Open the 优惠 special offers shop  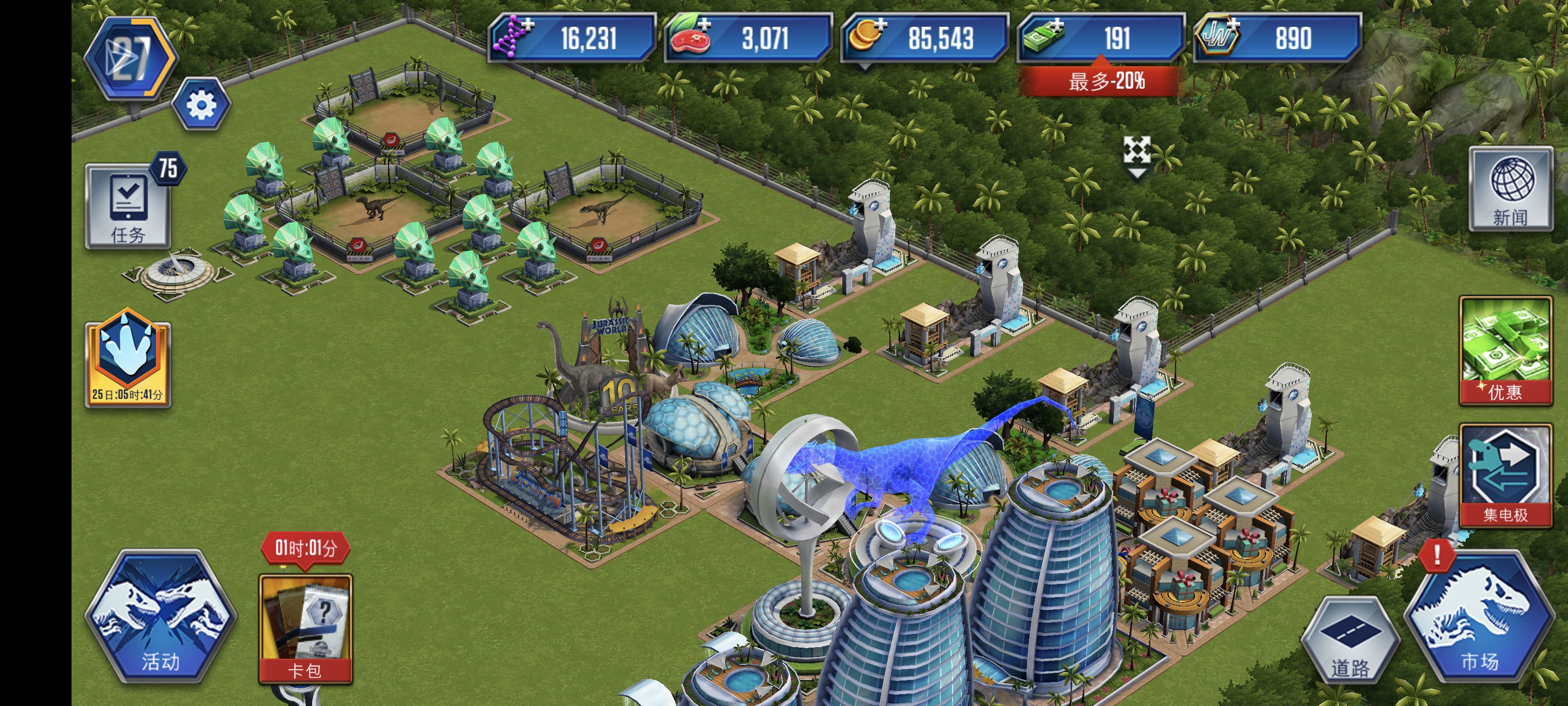coord(1505,350)
